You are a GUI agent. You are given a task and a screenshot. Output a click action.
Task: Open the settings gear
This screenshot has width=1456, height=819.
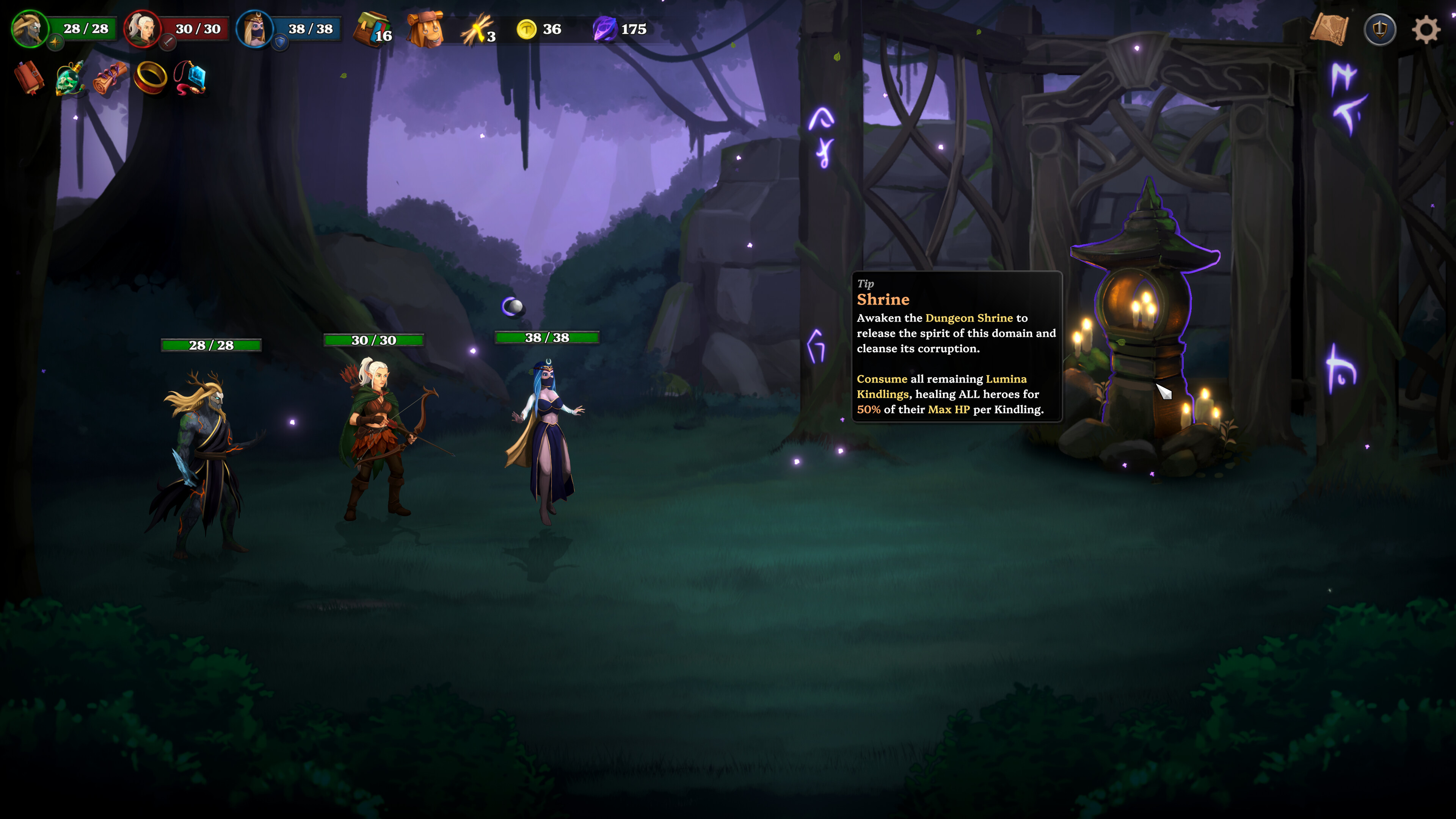1426,30
